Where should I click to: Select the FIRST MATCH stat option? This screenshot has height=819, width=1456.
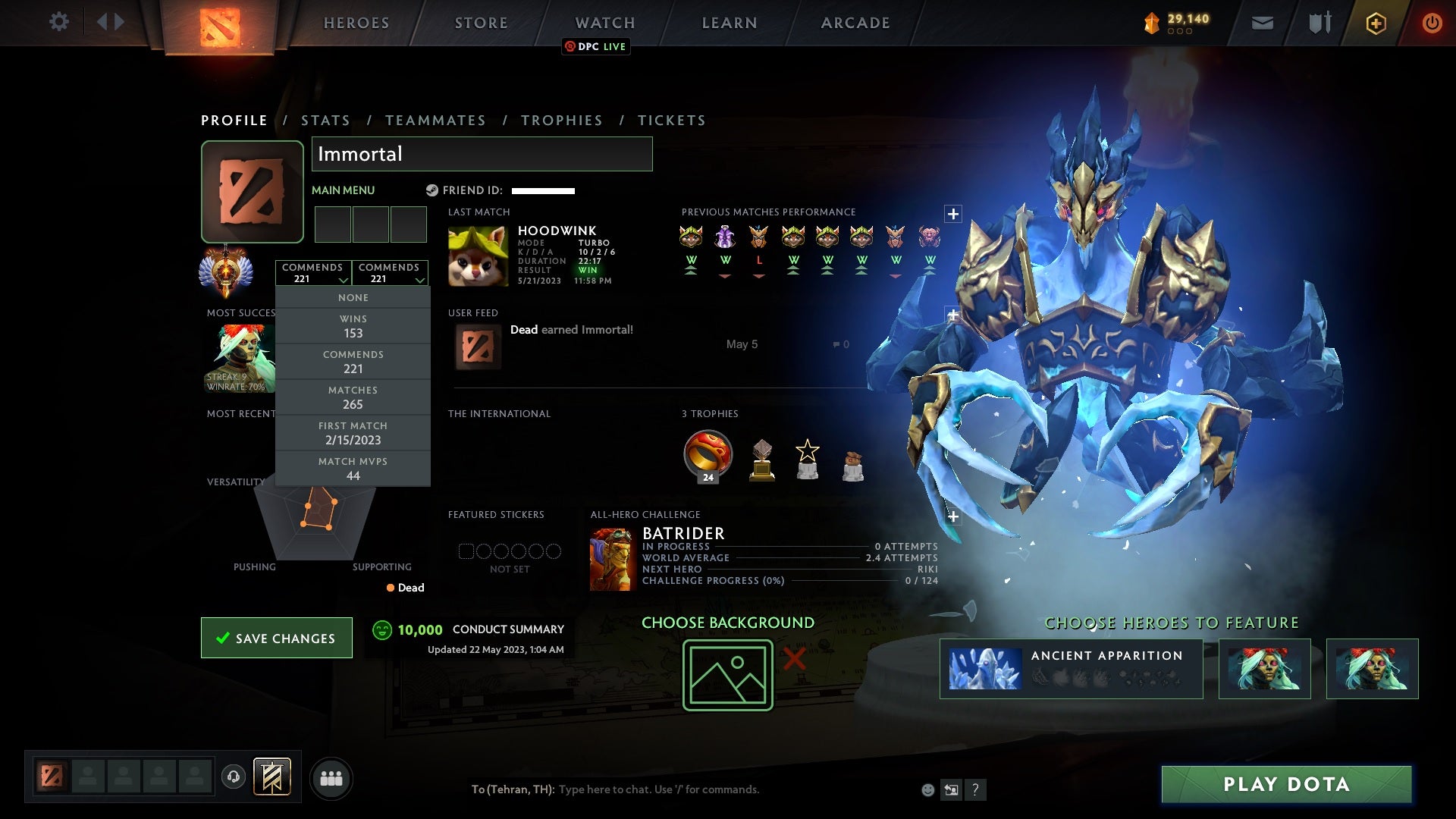[353, 433]
